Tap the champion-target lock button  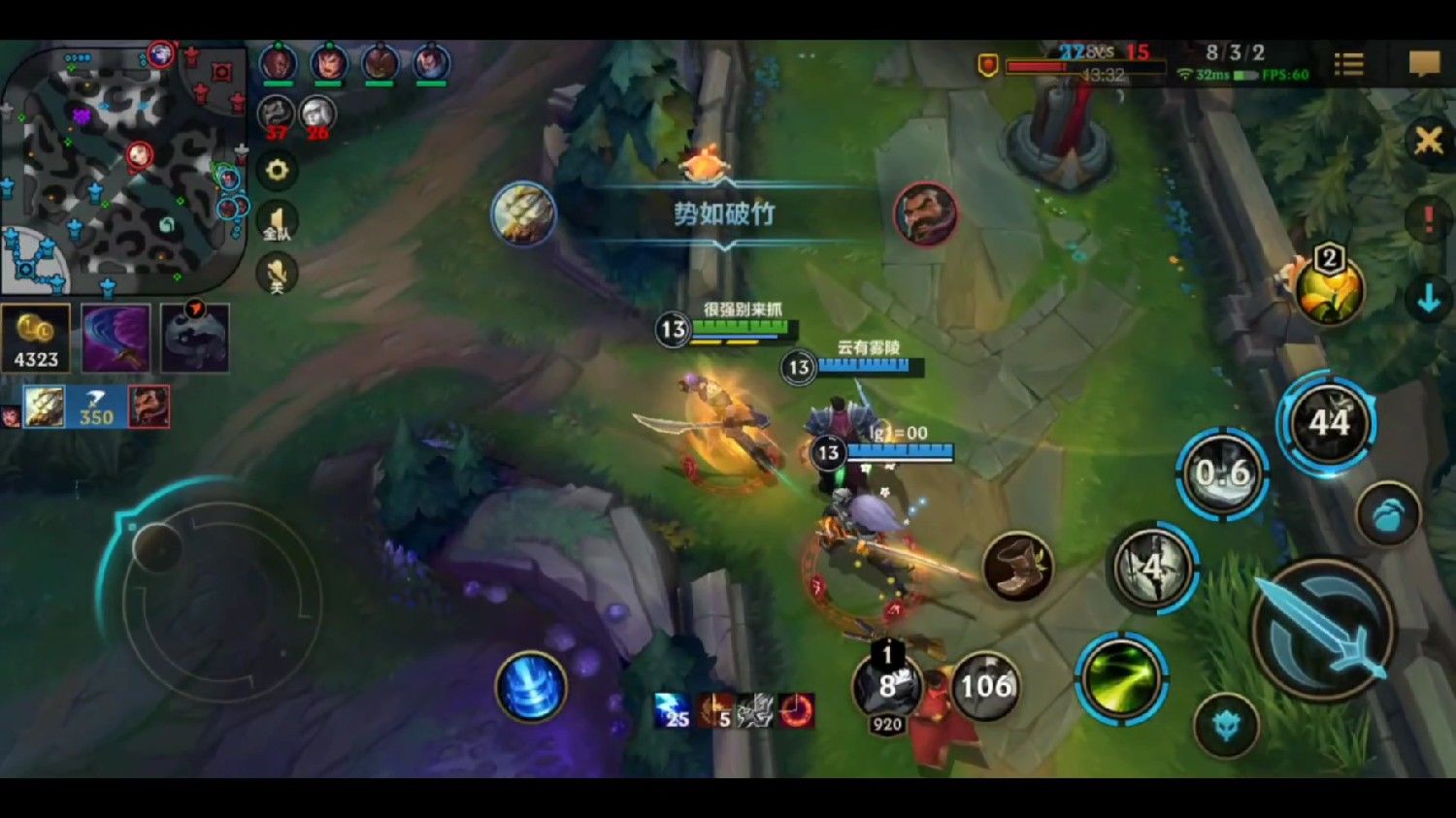1225,726
